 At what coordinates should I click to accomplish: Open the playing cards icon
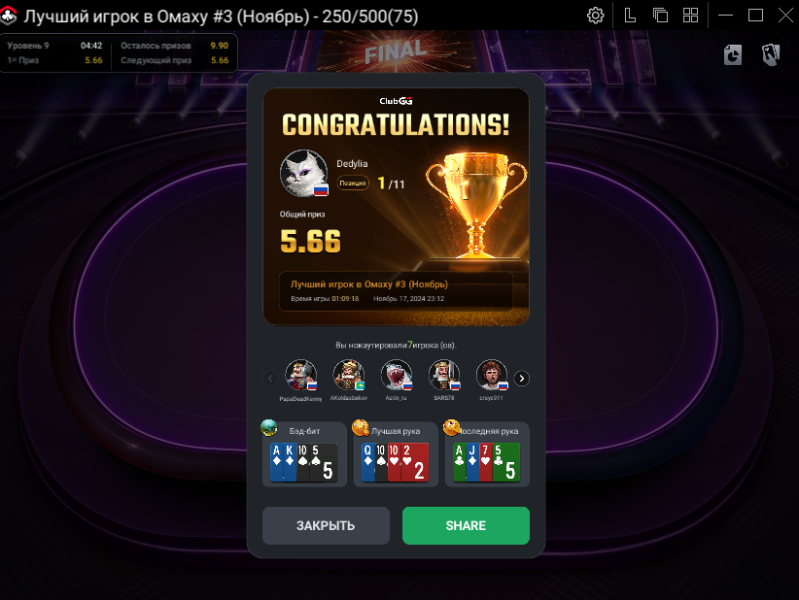click(770, 55)
